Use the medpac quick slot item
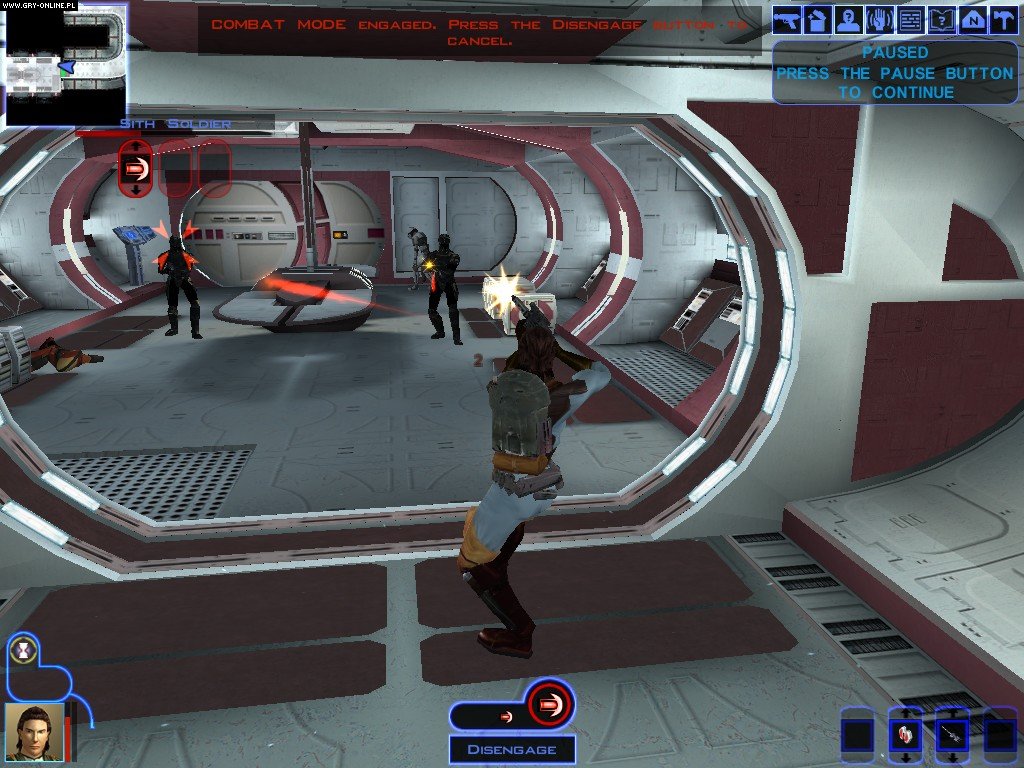1024x768 pixels. pyautogui.click(x=906, y=735)
